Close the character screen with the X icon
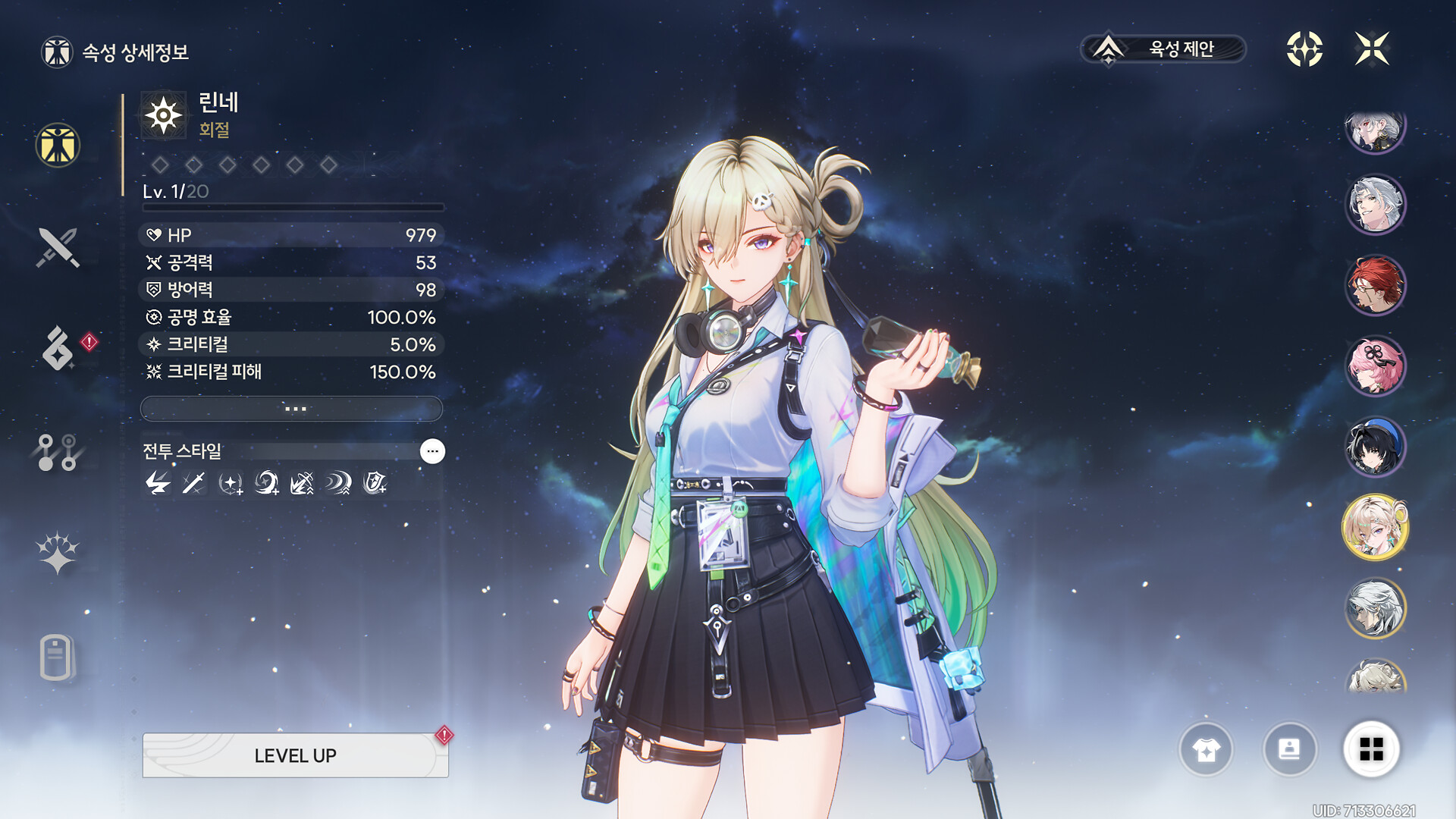 [1372, 49]
